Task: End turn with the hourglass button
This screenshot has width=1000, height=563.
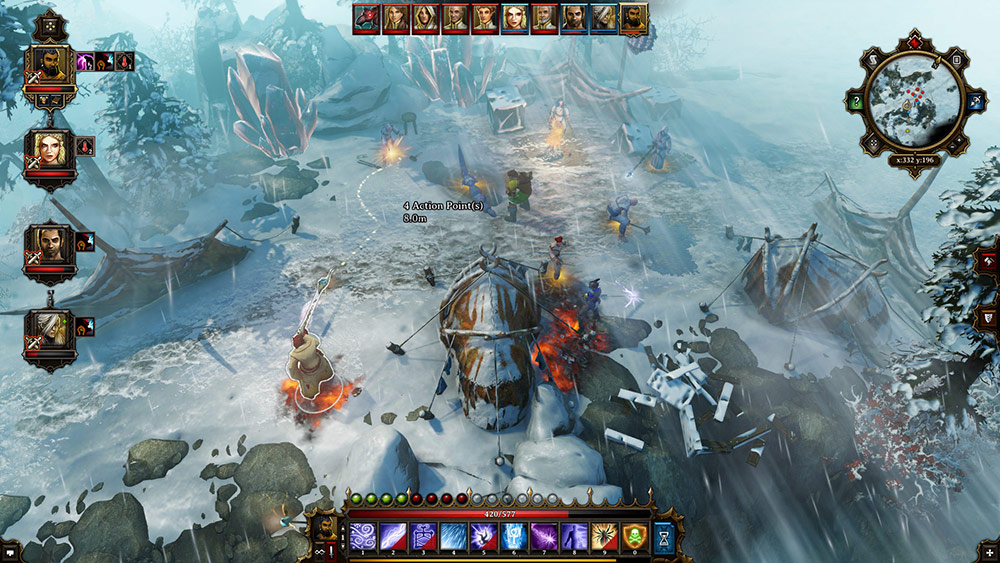Action: point(665,538)
